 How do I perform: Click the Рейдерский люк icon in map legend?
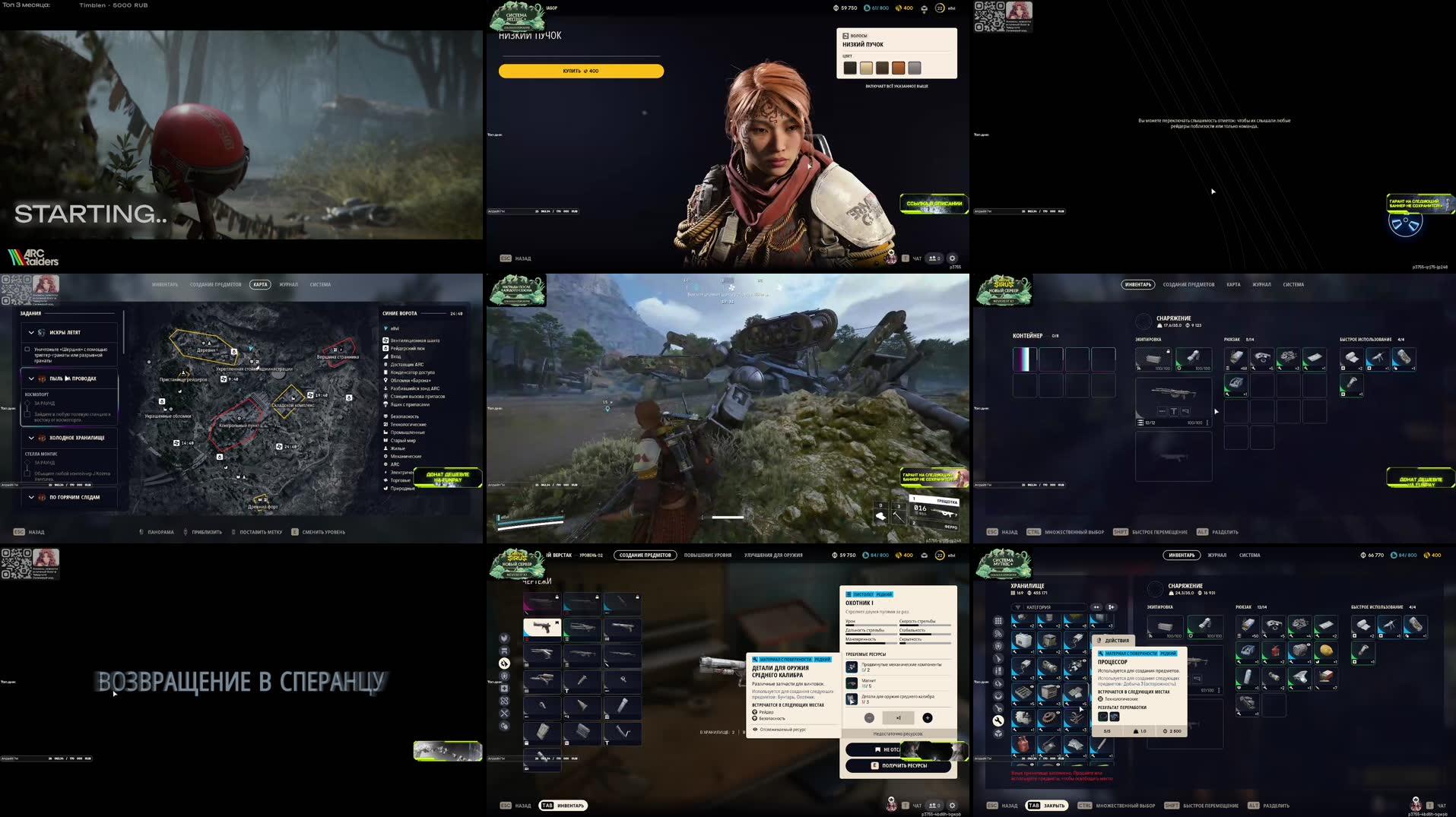(x=385, y=348)
